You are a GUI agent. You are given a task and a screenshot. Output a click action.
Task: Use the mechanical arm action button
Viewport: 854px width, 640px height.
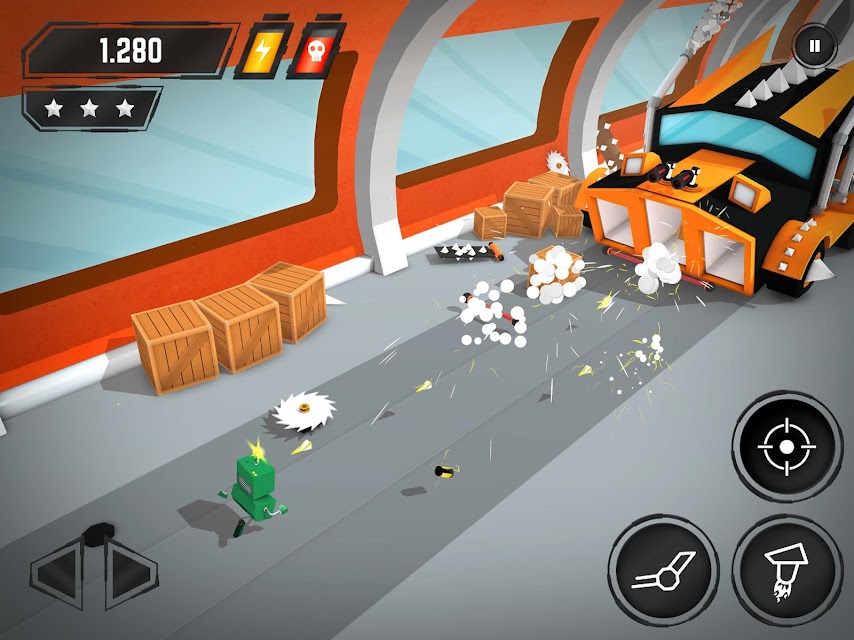coord(663,570)
